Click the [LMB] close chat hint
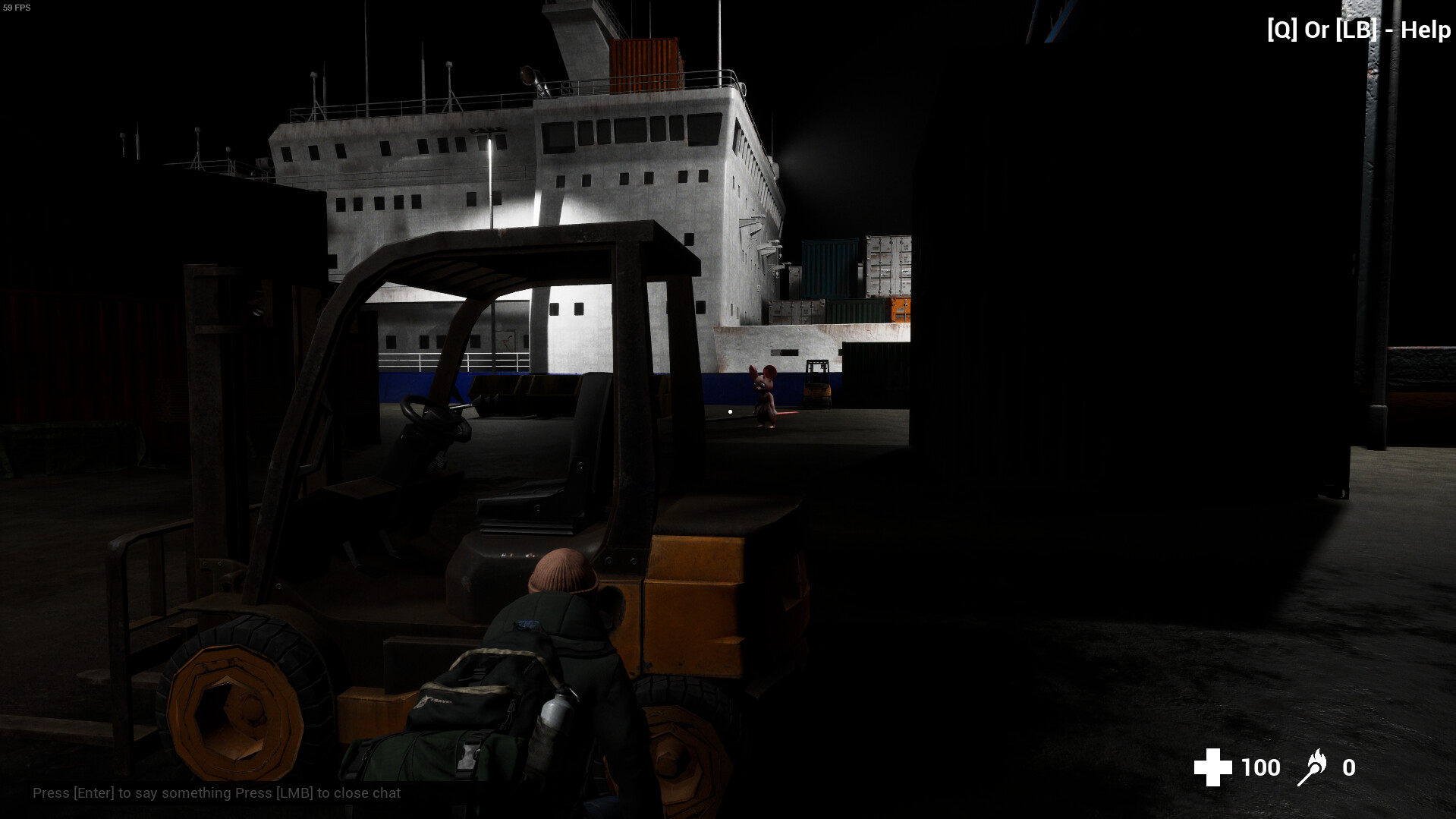This screenshot has height=819, width=1456. click(294, 792)
